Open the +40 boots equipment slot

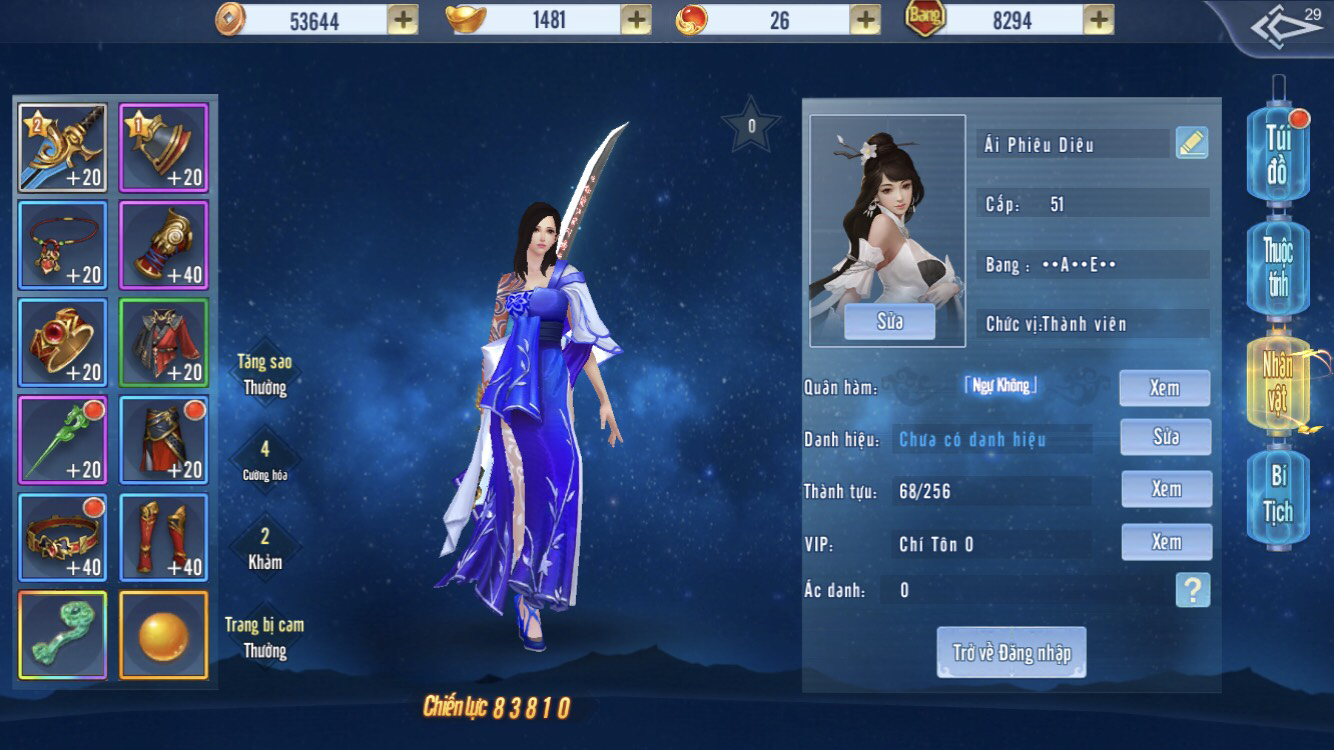[163, 537]
